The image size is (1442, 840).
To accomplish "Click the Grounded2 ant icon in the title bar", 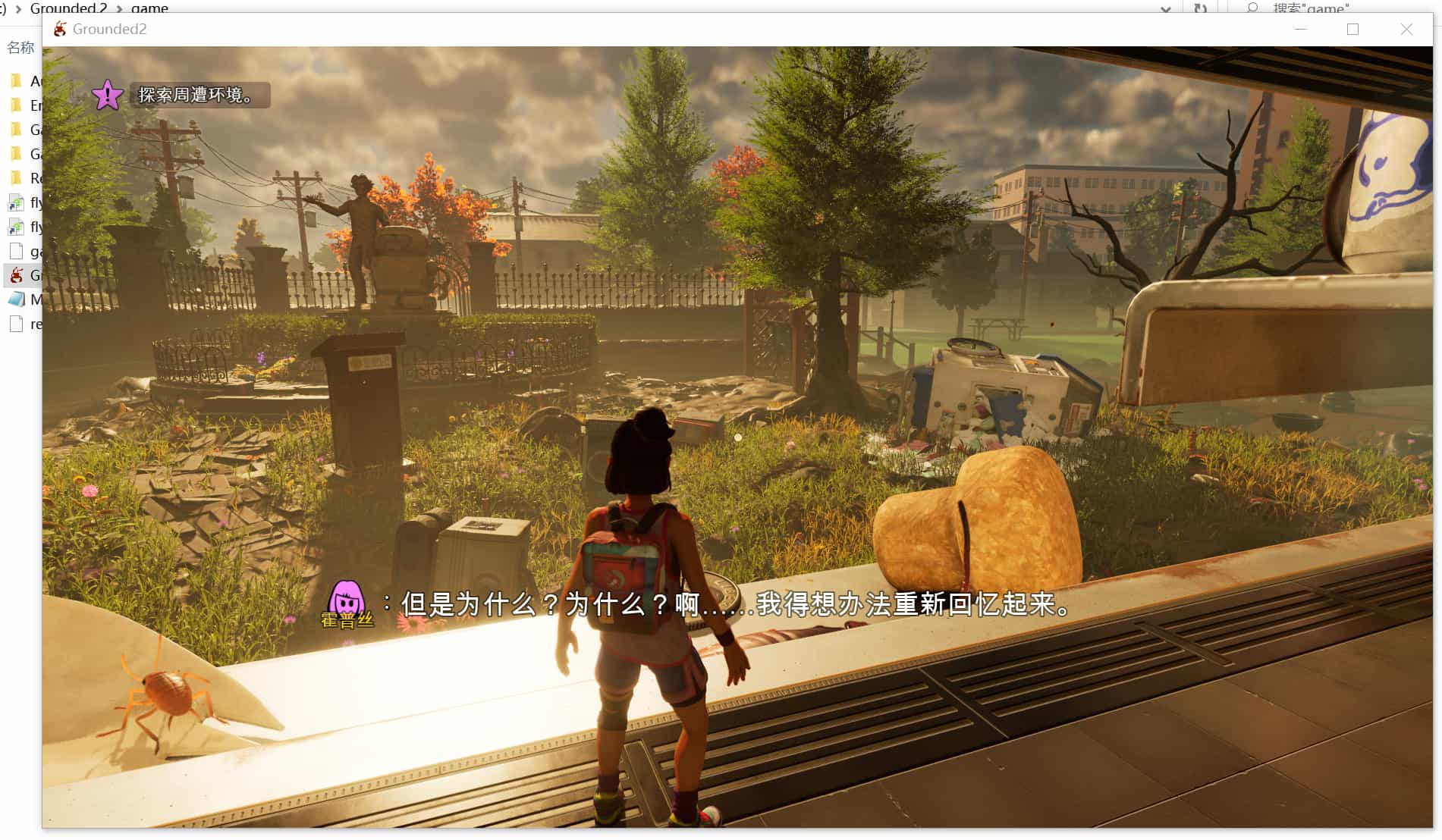I will pos(59,30).
